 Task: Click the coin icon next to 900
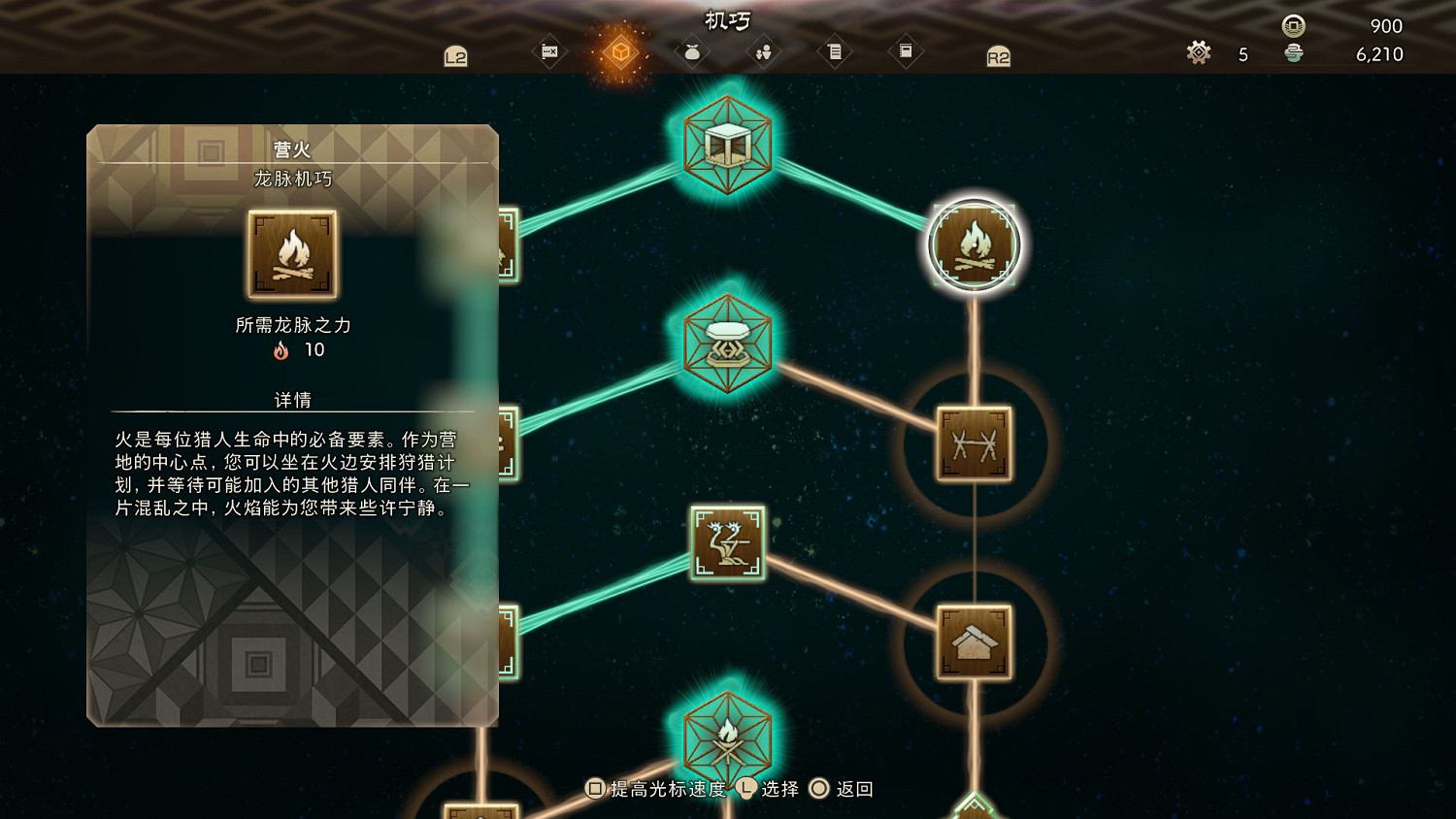(x=1291, y=26)
